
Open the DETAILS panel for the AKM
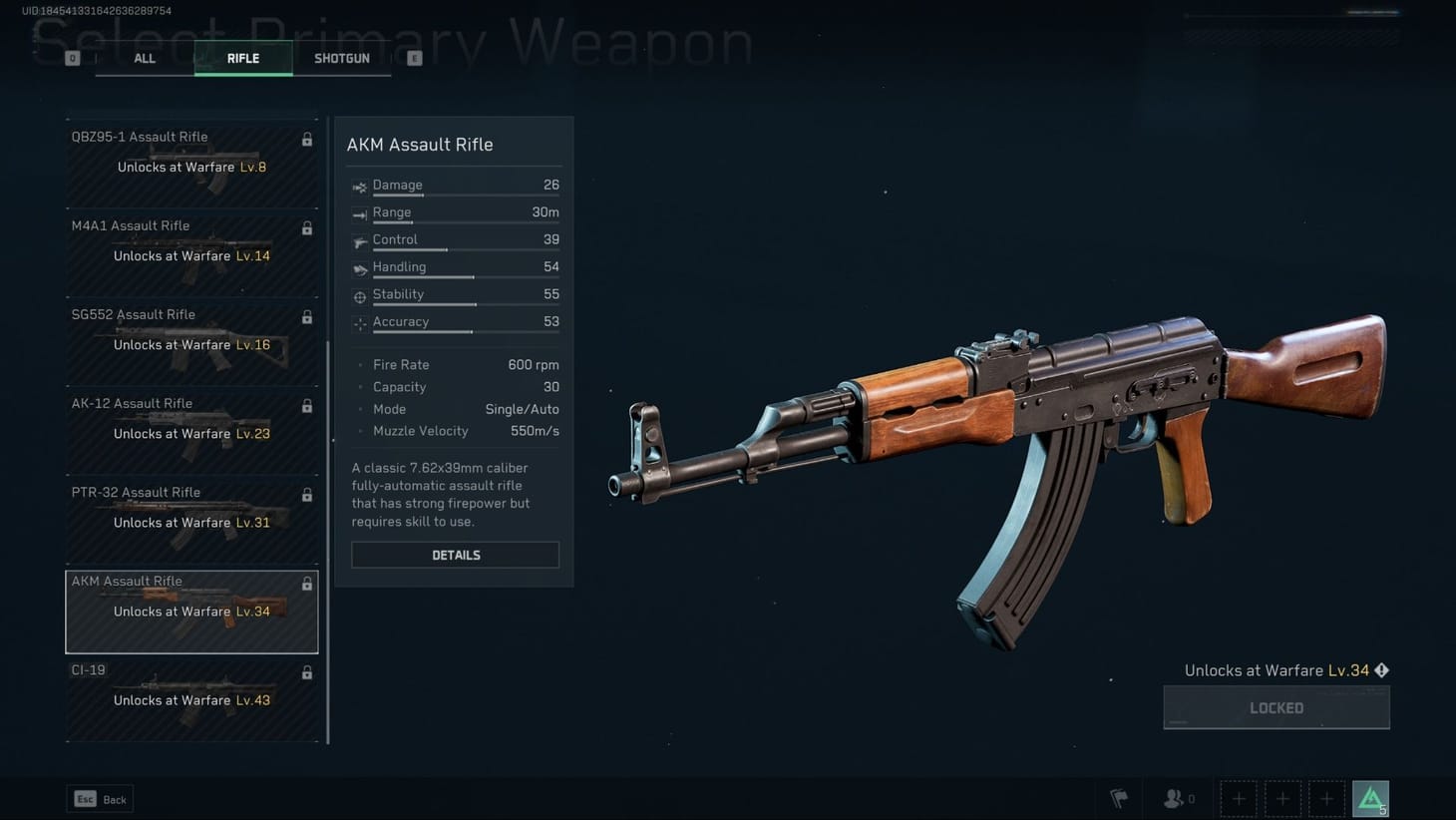pyautogui.click(x=455, y=555)
